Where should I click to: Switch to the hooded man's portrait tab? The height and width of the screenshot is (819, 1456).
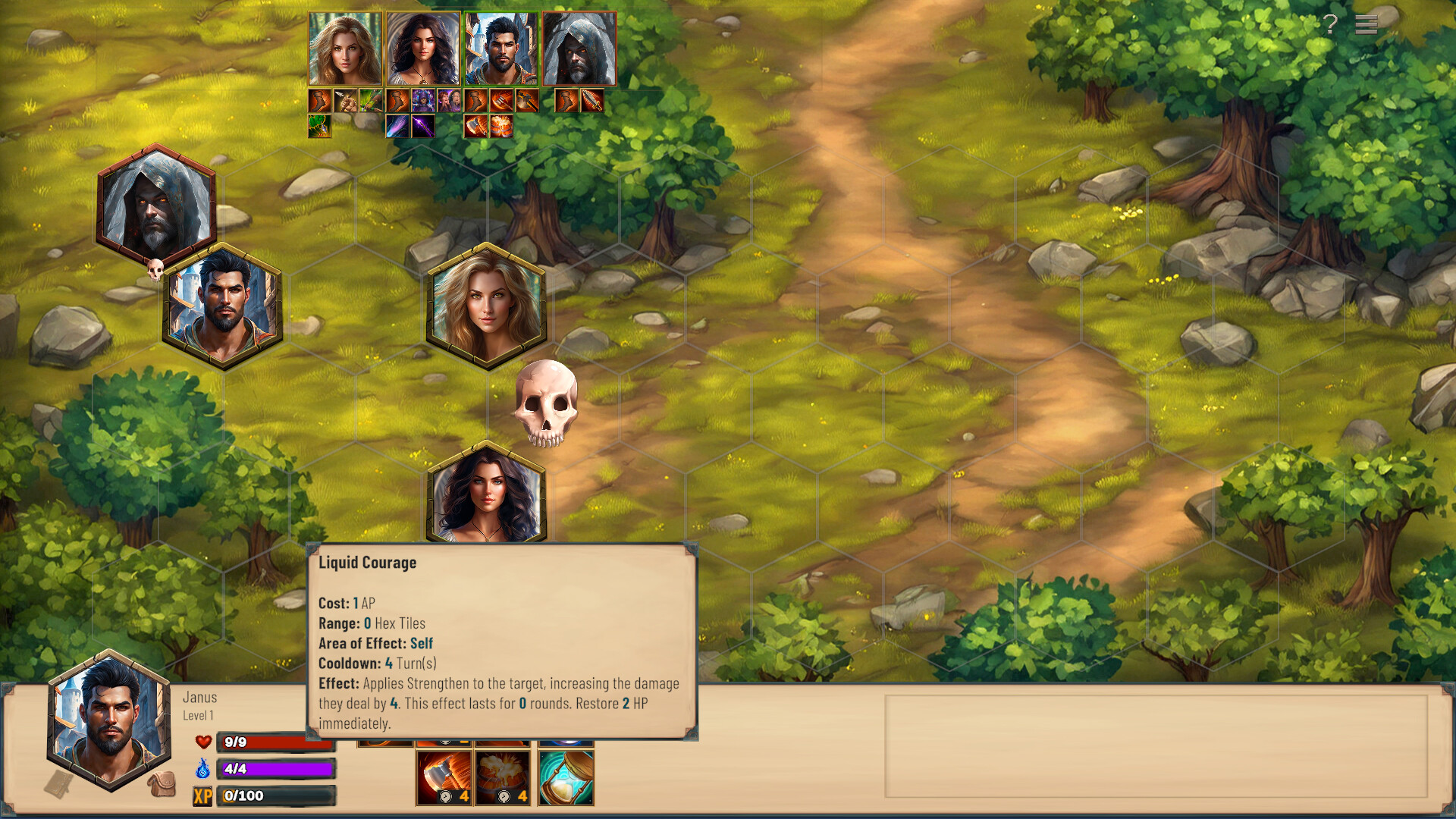pyautogui.click(x=579, y=48)
